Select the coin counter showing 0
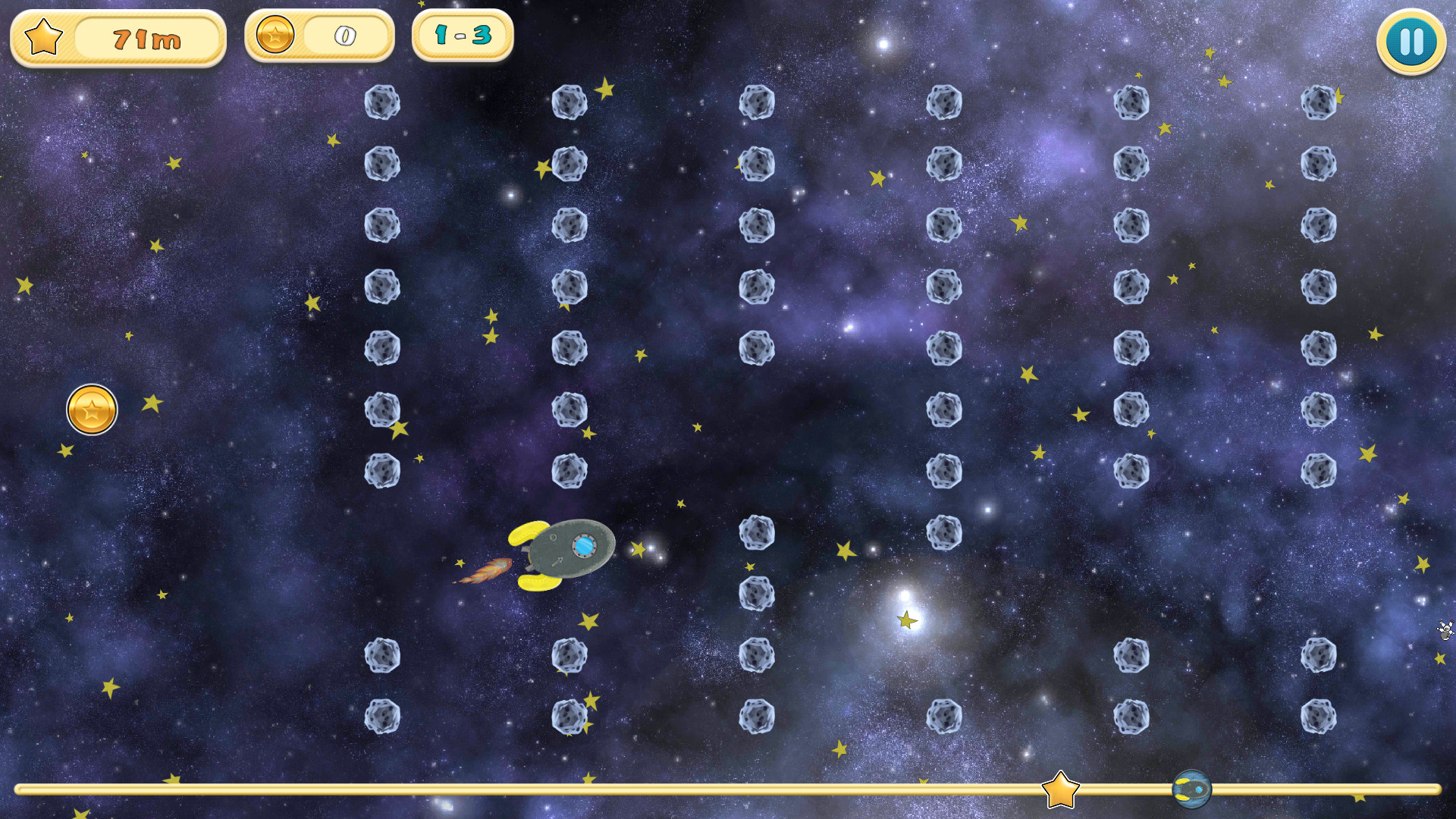This screenshot has height=819, width=1456. 343,35
